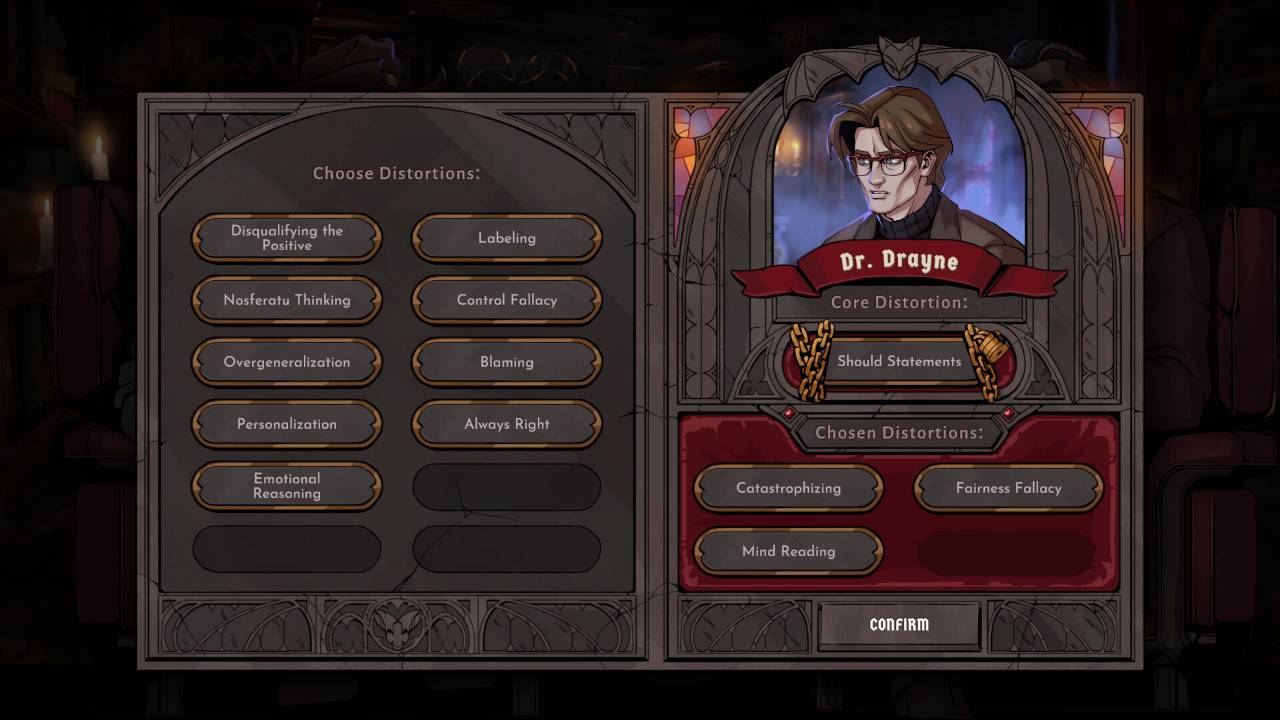This screenshot has width=1280, height=720.
Task: Select Nosferatu Thinking from the distortion list
Action: [286, 300]
